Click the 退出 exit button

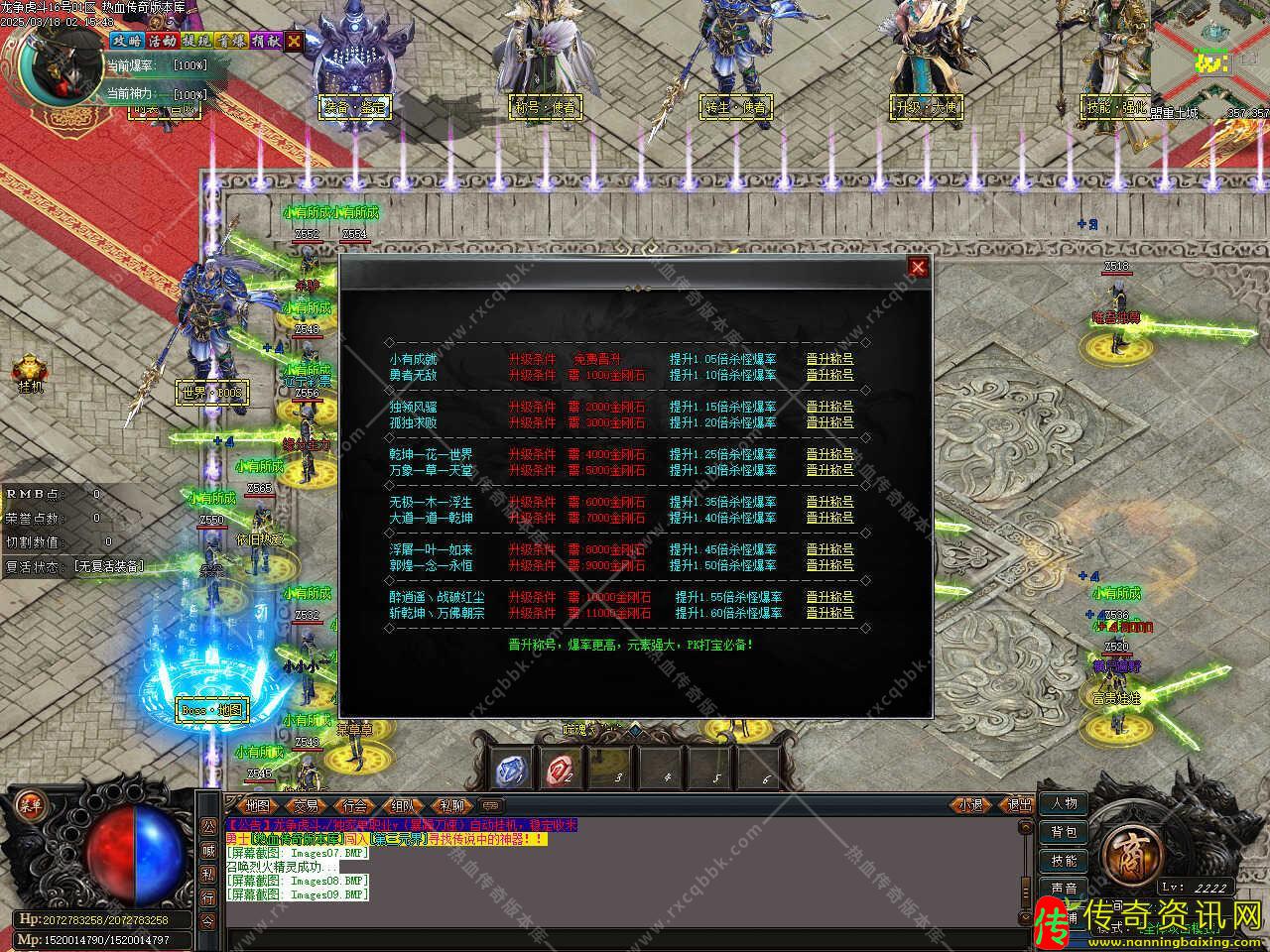click(x=1019, y=805)
